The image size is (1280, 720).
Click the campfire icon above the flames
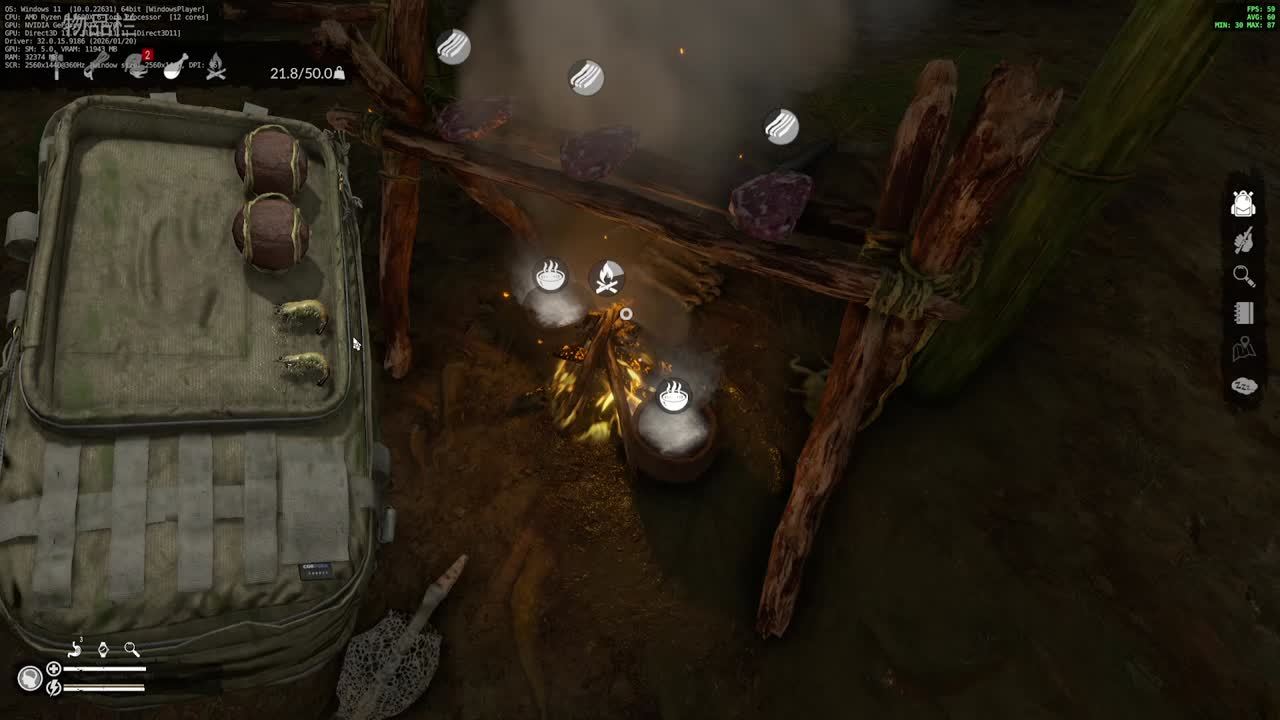[x=607, y=278]
